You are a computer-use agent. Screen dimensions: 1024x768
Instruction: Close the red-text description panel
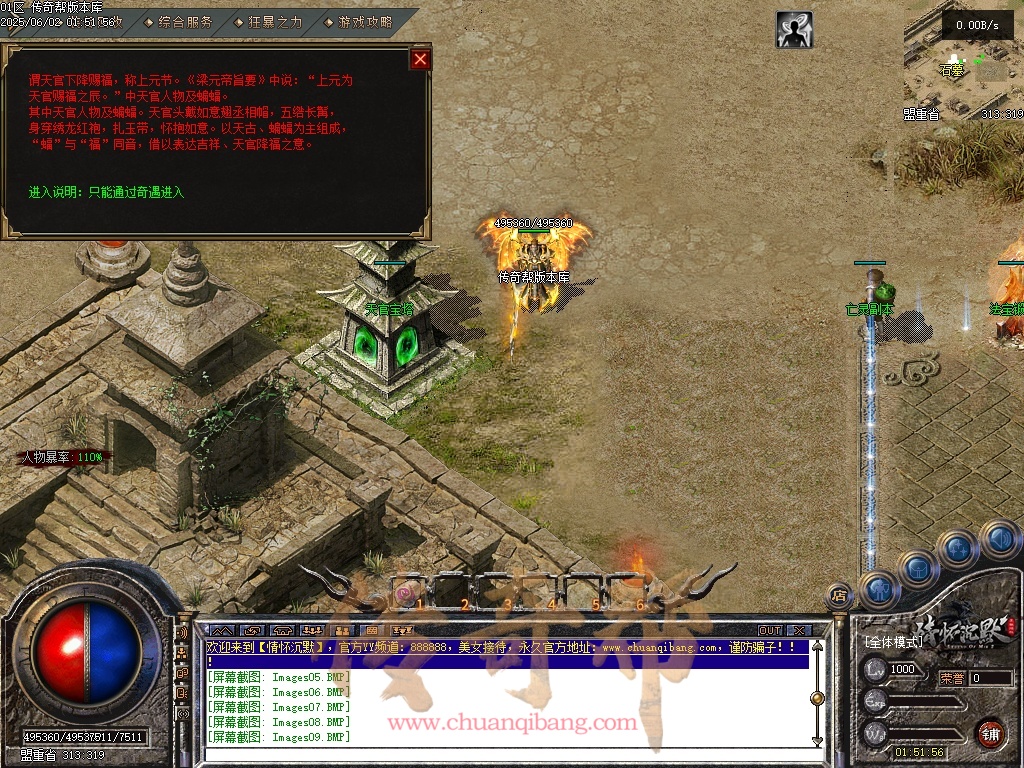click(x=420, y=59)
